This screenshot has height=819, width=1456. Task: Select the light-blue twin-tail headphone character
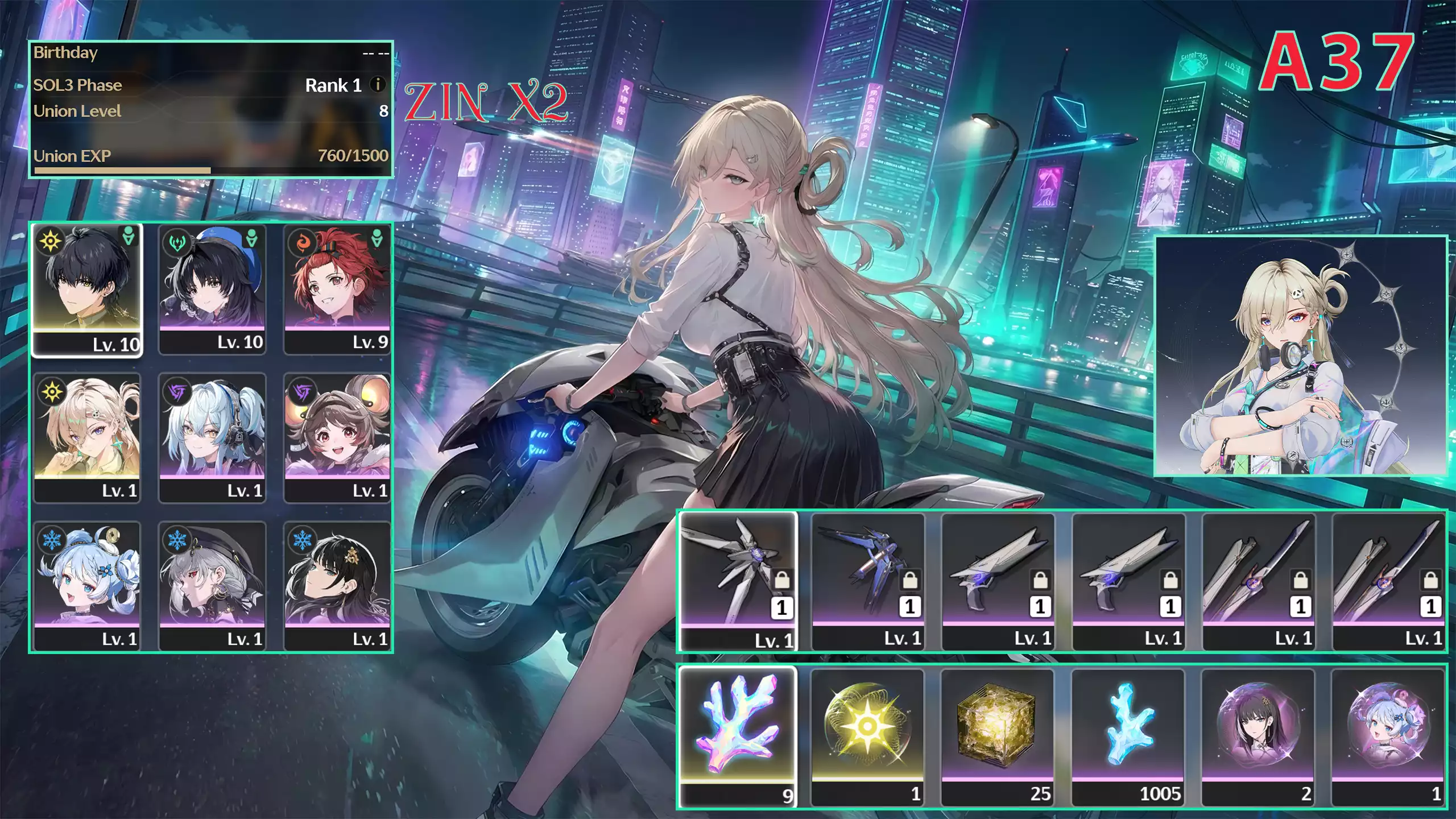coord(212,437)
